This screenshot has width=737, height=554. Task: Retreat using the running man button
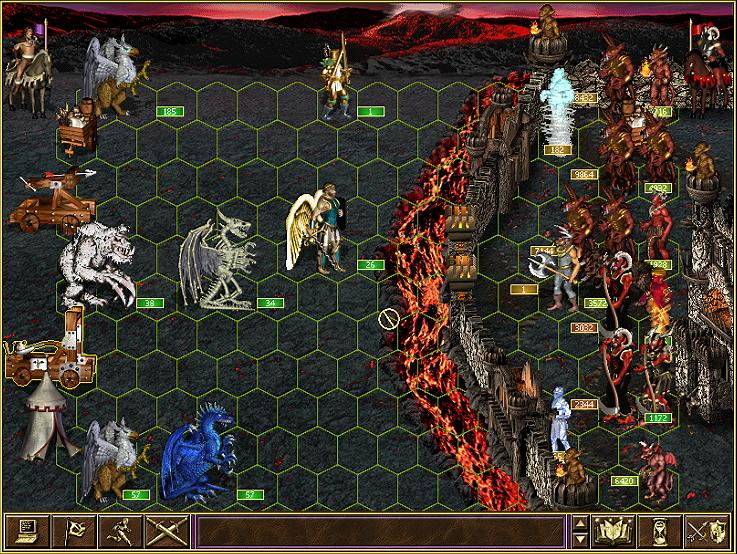pos(120,531)
